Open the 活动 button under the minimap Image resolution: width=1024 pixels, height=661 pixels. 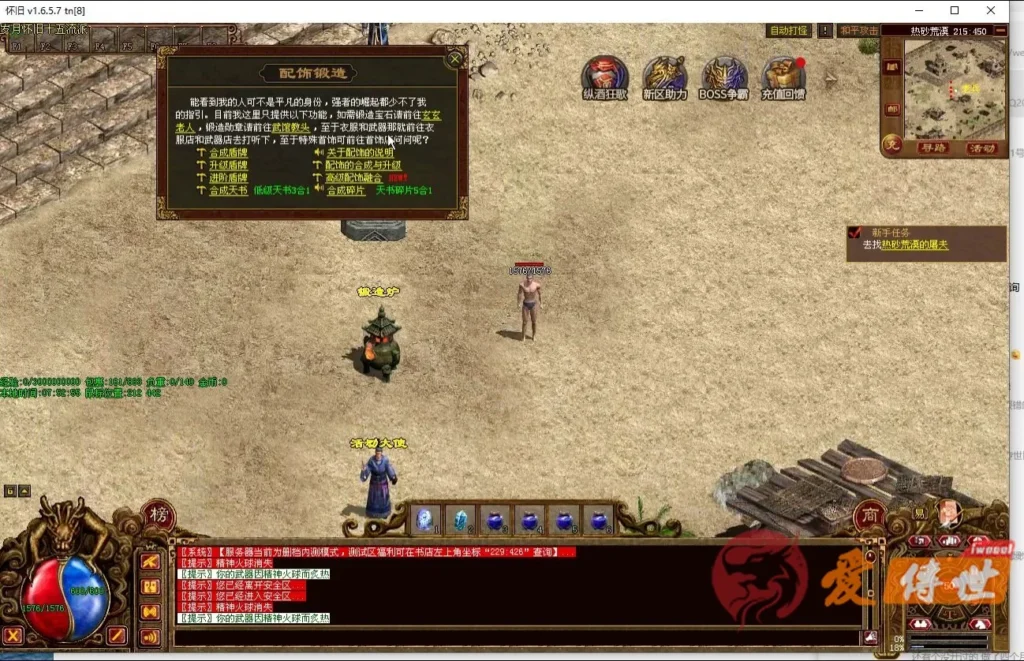pyautogui.click(x=982, y=148)
